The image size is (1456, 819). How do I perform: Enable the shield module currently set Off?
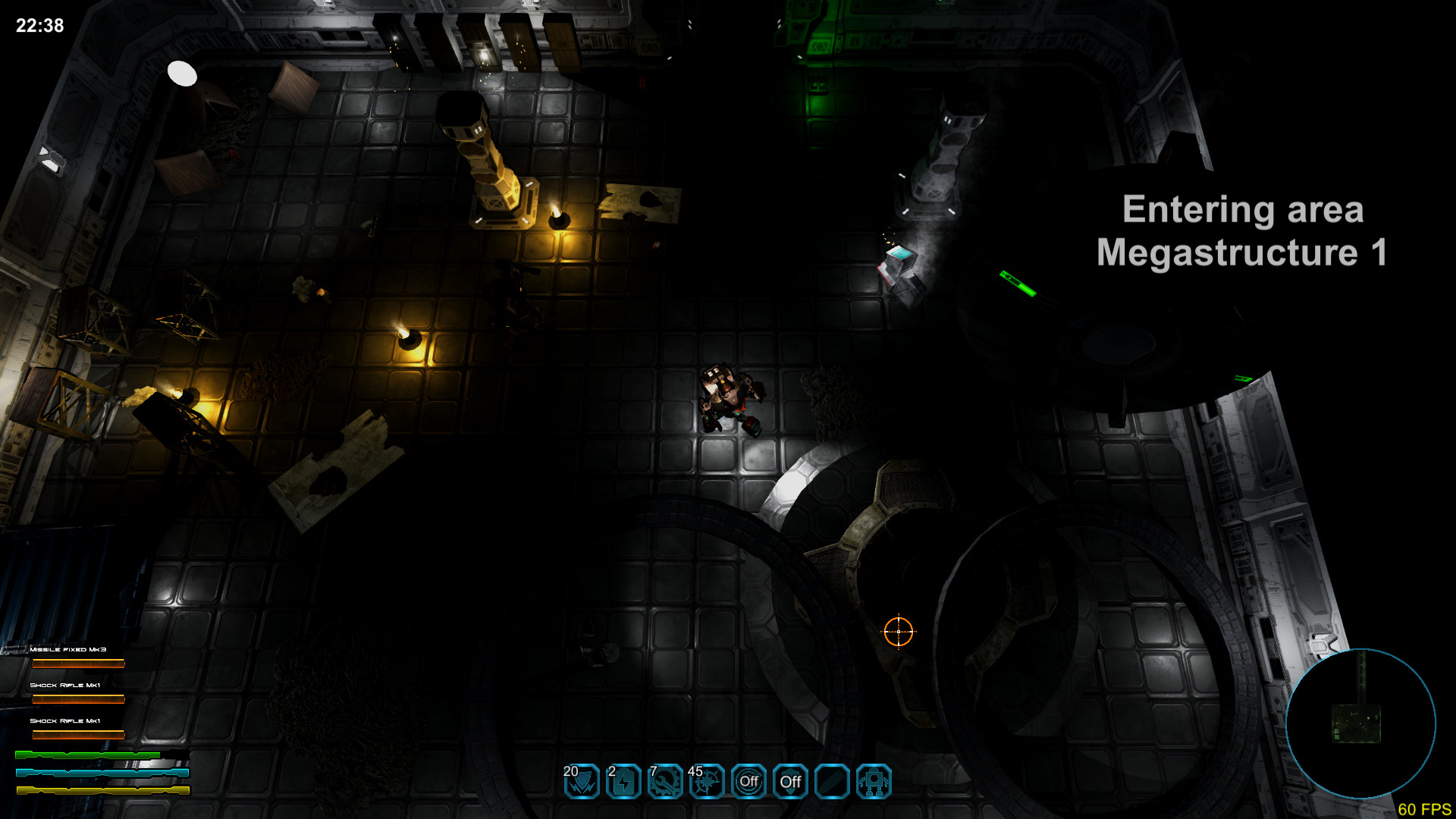click(x=790, y=783)
